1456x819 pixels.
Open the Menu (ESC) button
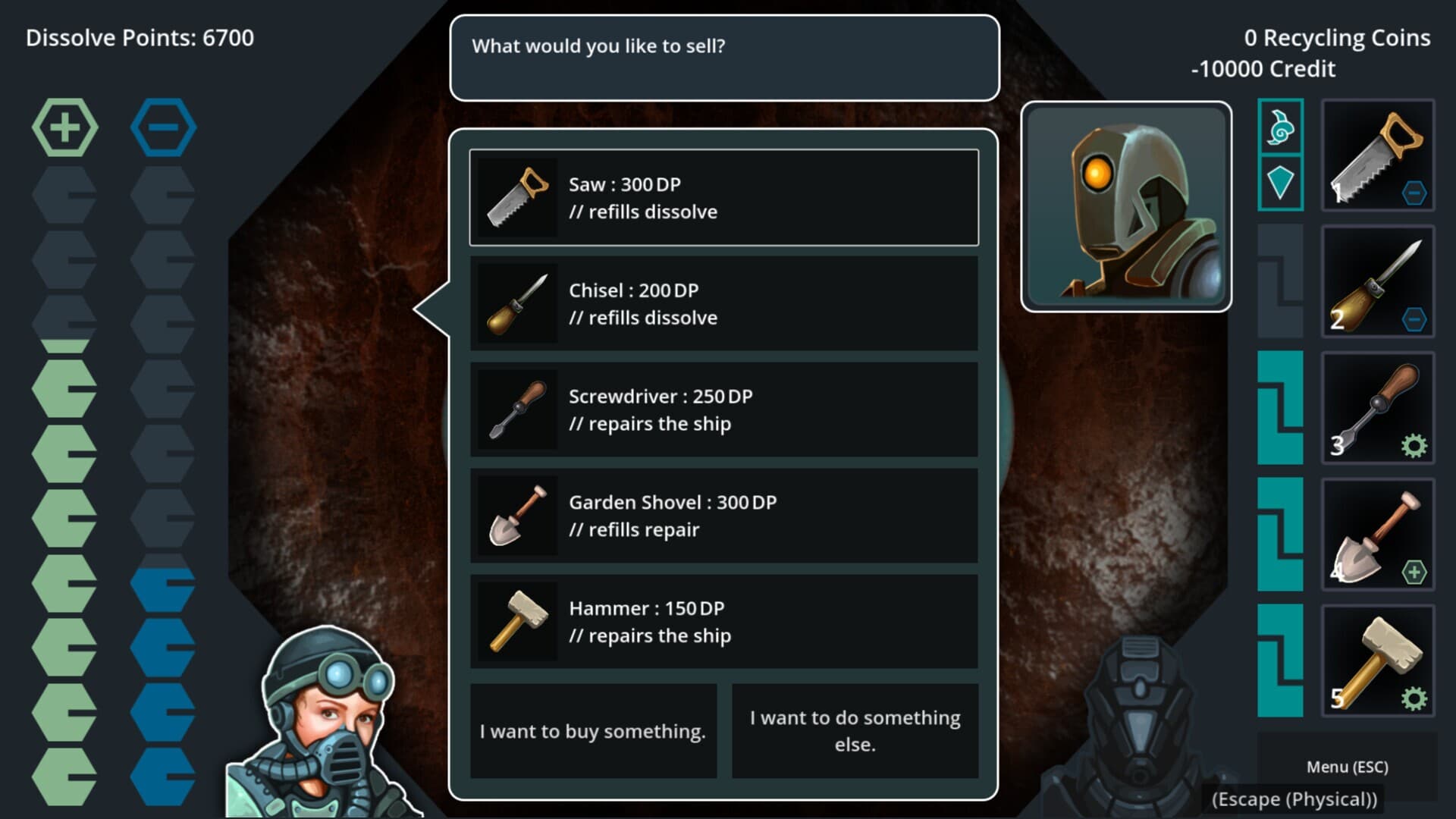[1347, 767]
